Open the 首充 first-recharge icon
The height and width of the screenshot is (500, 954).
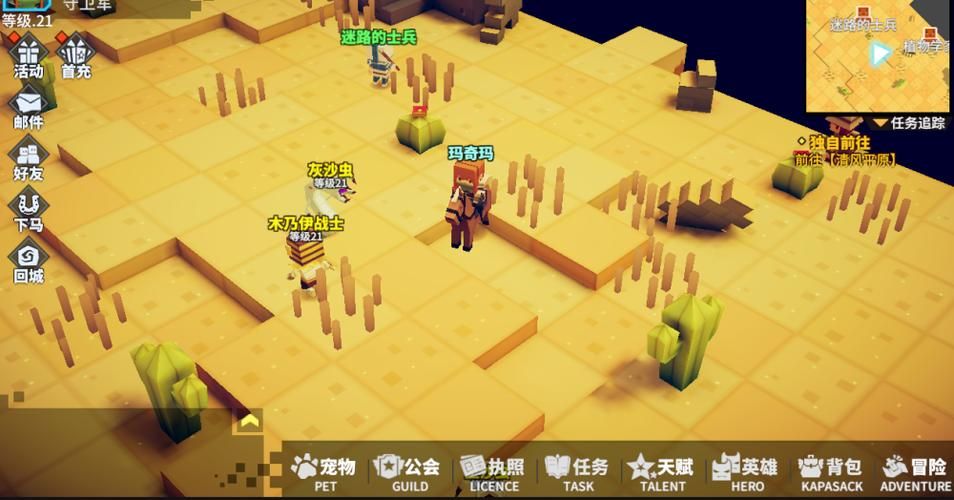point(76,55)
